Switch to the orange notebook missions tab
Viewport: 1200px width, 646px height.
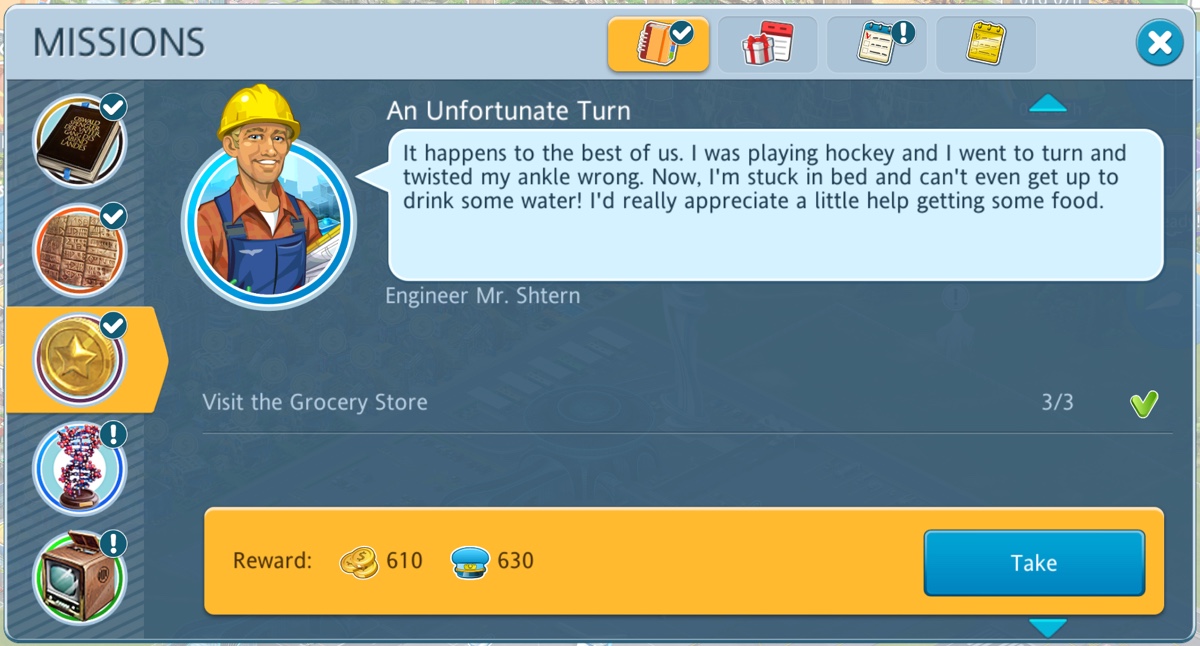(x=658, y=44)
